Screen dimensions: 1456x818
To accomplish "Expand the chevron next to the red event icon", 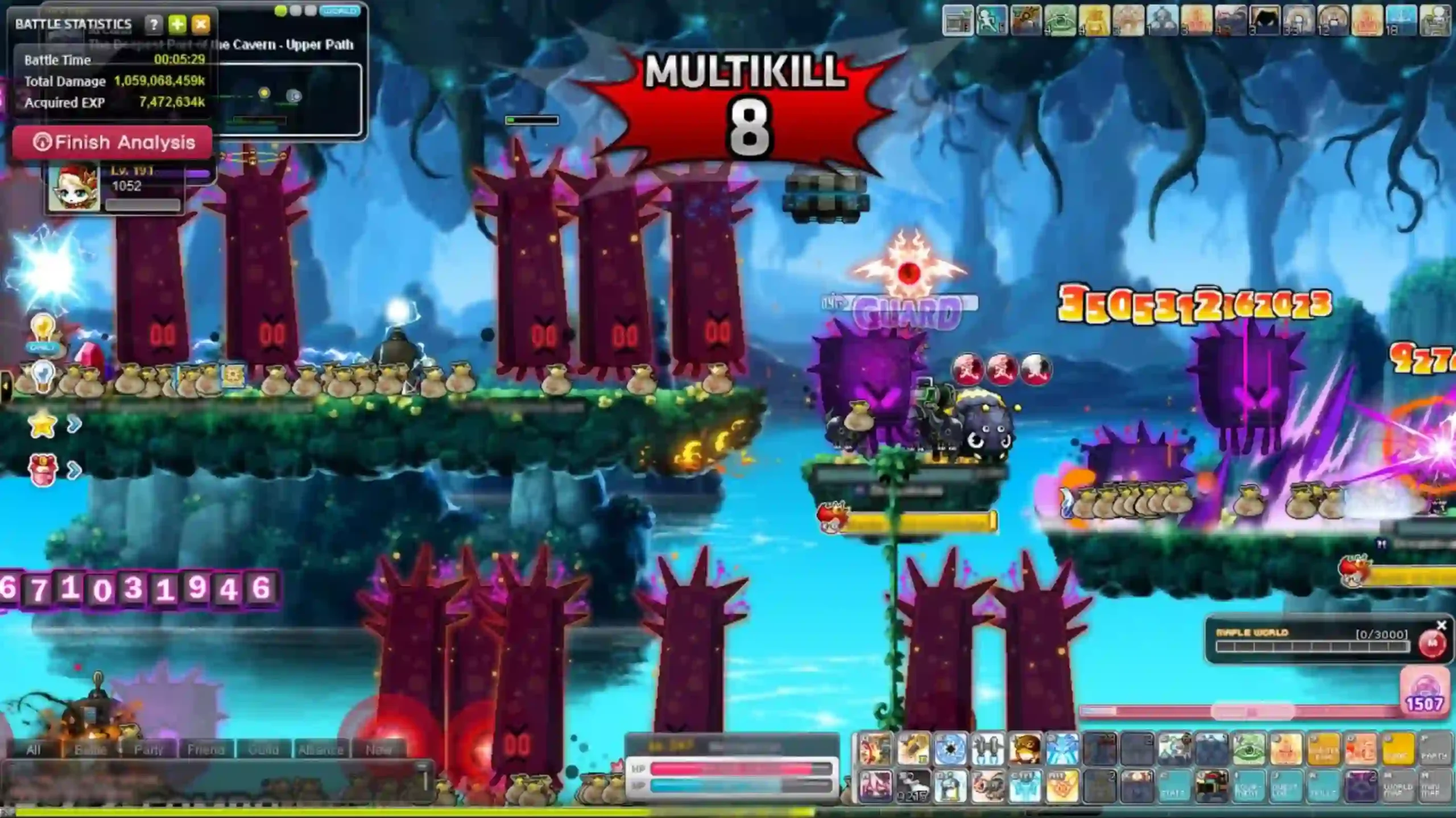I will click(75, 471).
